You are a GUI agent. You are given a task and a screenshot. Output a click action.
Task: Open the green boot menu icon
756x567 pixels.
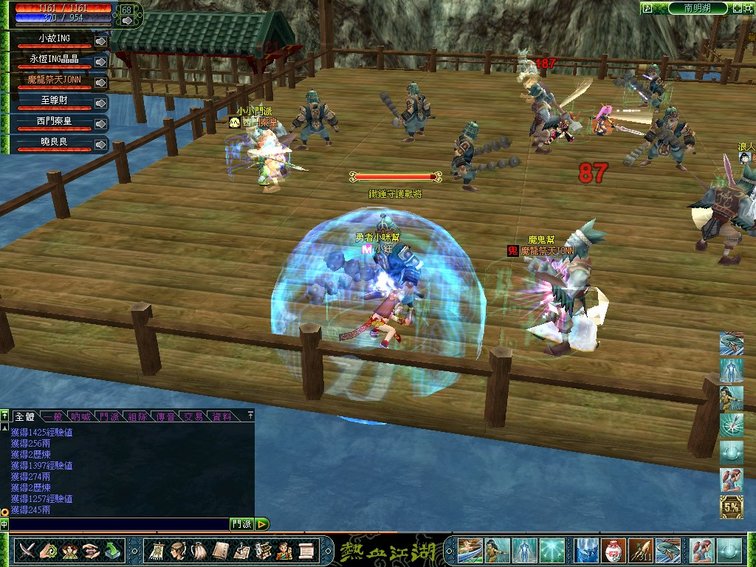[114, 550]
